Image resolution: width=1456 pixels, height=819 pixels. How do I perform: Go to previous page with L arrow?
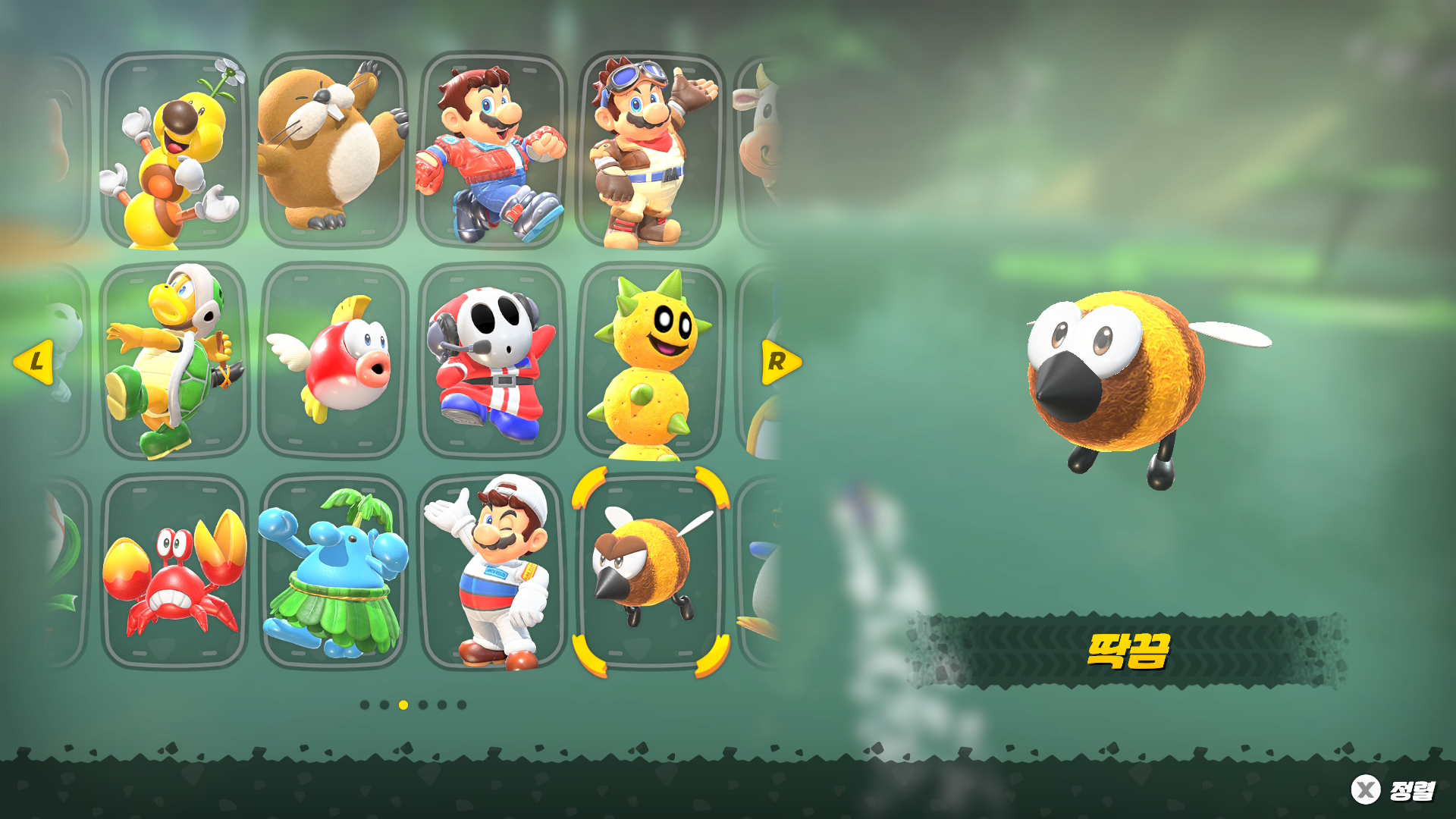[x=34, y=362]
